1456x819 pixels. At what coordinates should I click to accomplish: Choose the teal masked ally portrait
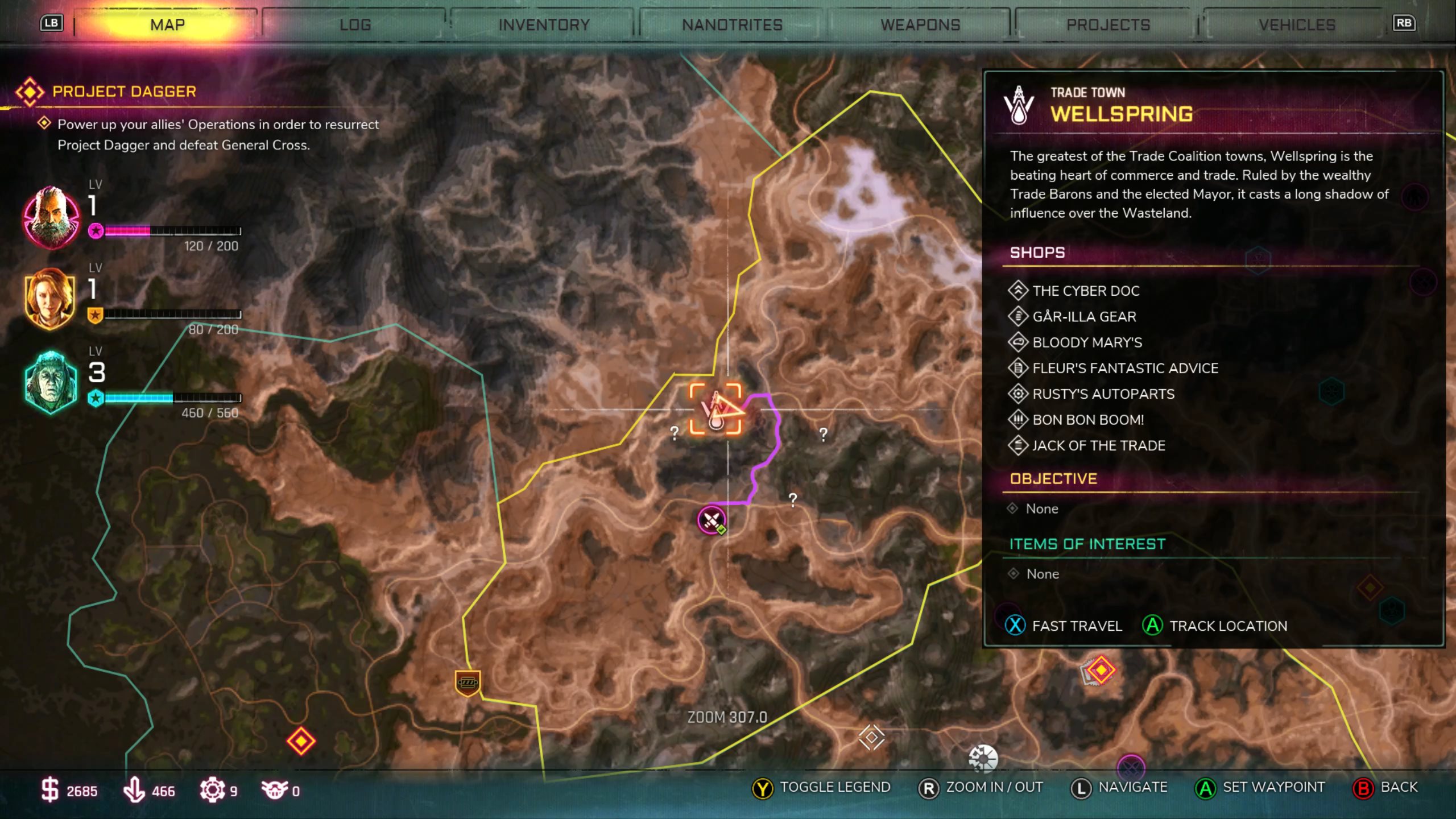(x=51, y=382)
